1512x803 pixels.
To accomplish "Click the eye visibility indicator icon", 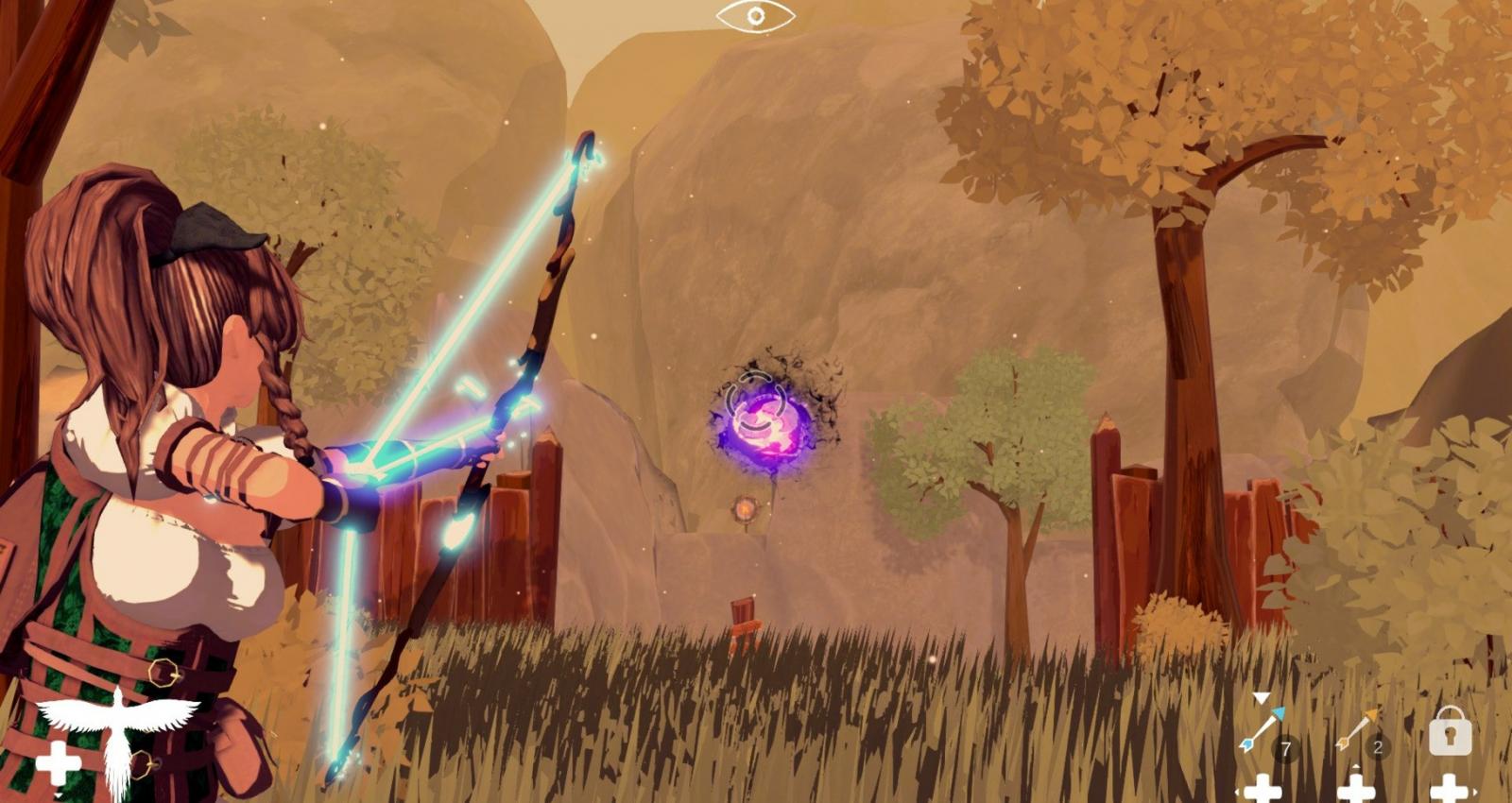I will point(755,16).
